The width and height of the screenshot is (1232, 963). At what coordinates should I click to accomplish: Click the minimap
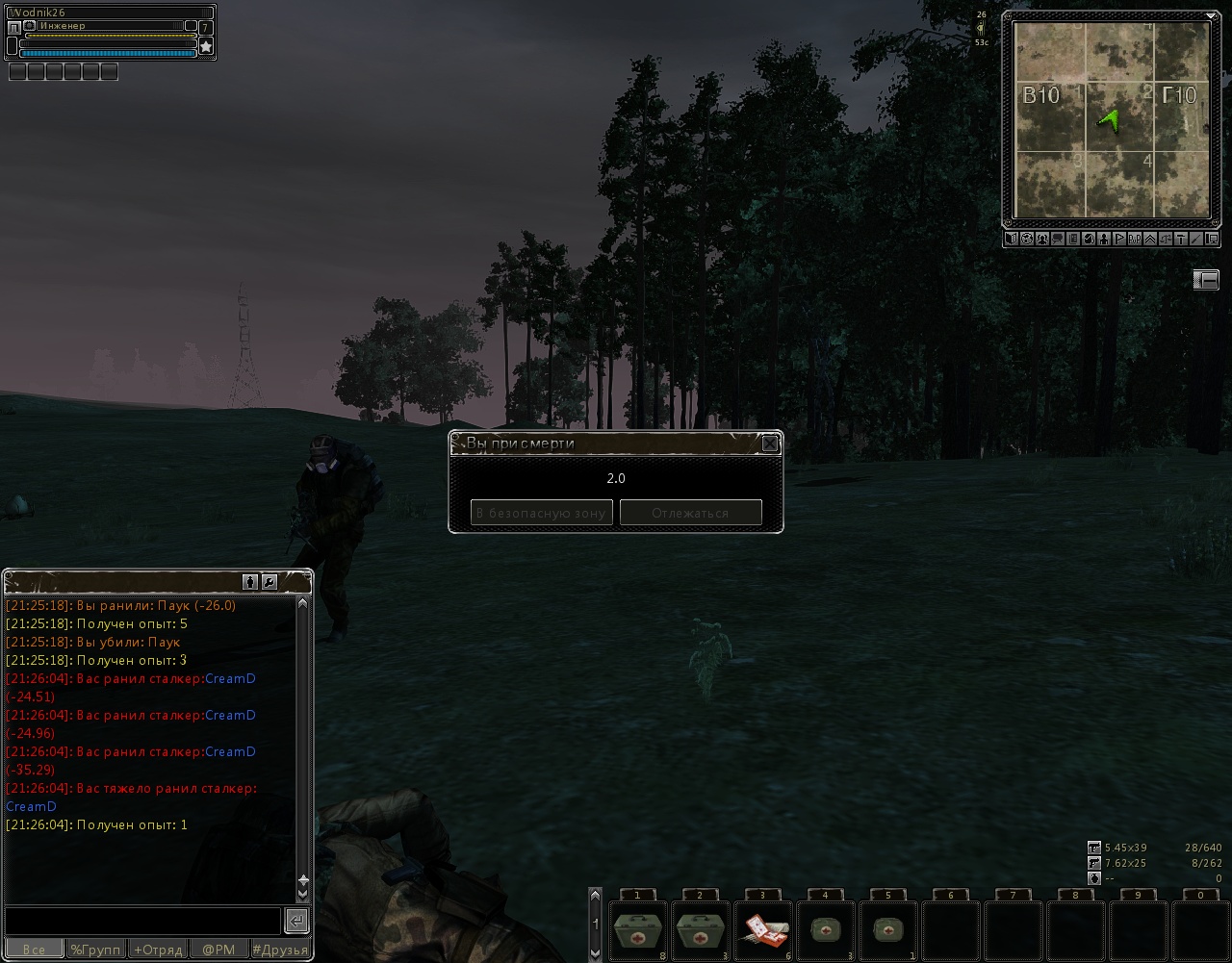[x=1110, y=120]
